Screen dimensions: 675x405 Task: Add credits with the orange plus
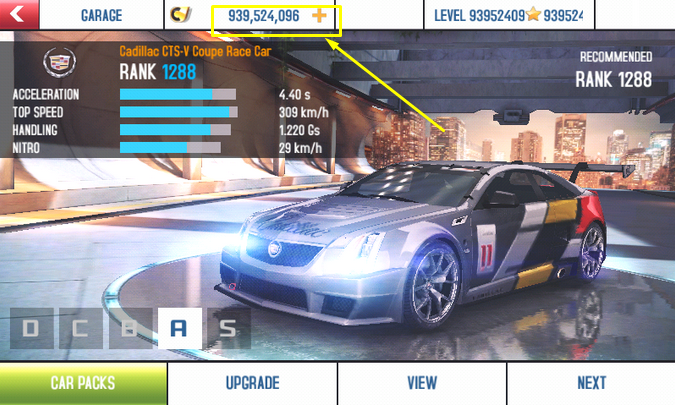coord(320,16)
